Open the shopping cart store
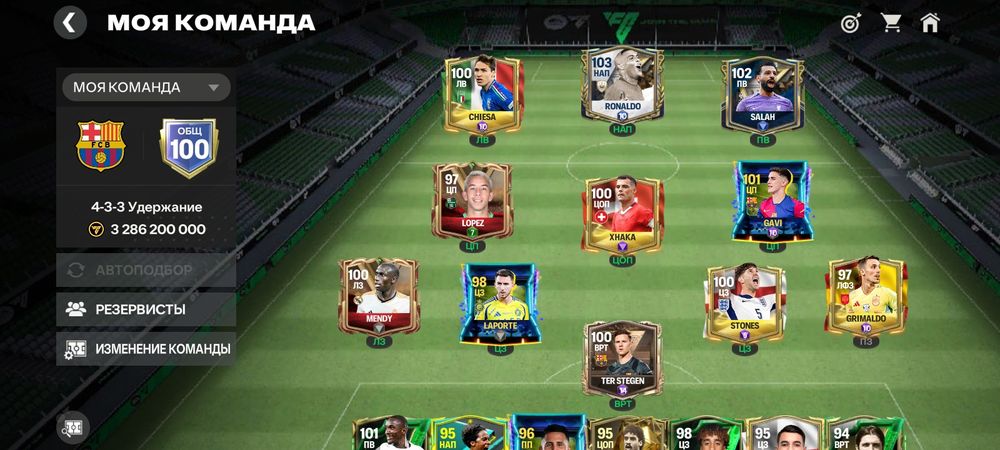The height and width of the screenshot is (450, 1000). (890, 23)
